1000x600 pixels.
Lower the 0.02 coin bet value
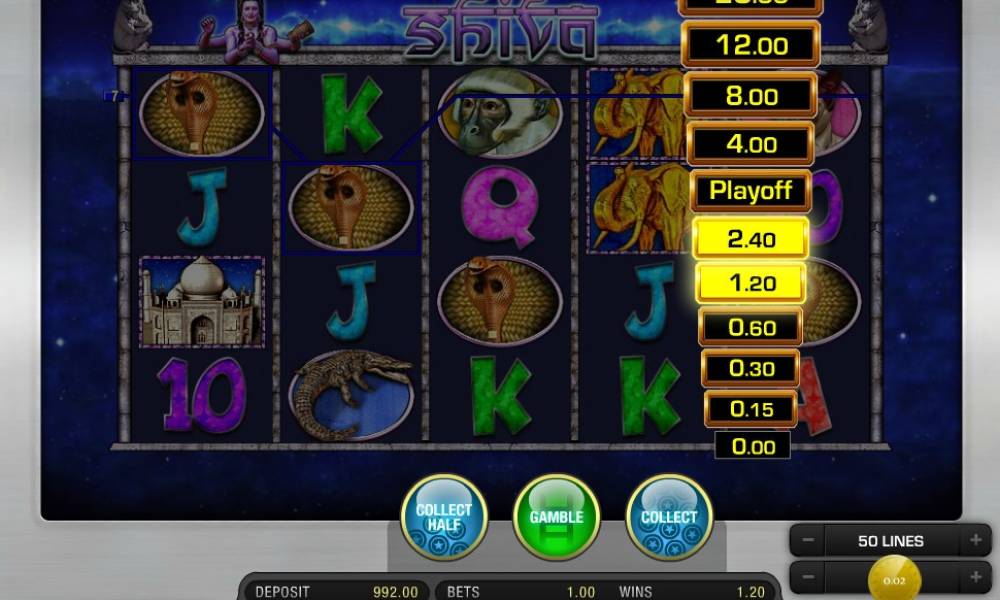point(809,577)
